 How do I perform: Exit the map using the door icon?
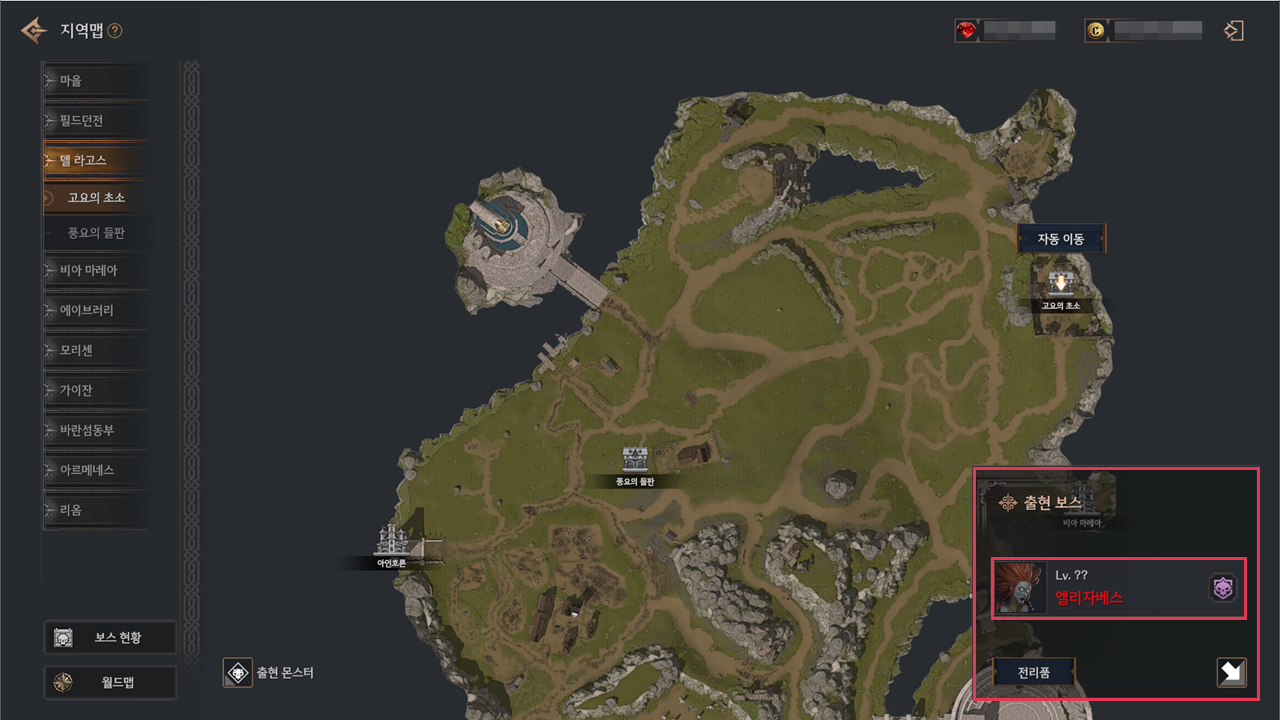(1234, 31)
